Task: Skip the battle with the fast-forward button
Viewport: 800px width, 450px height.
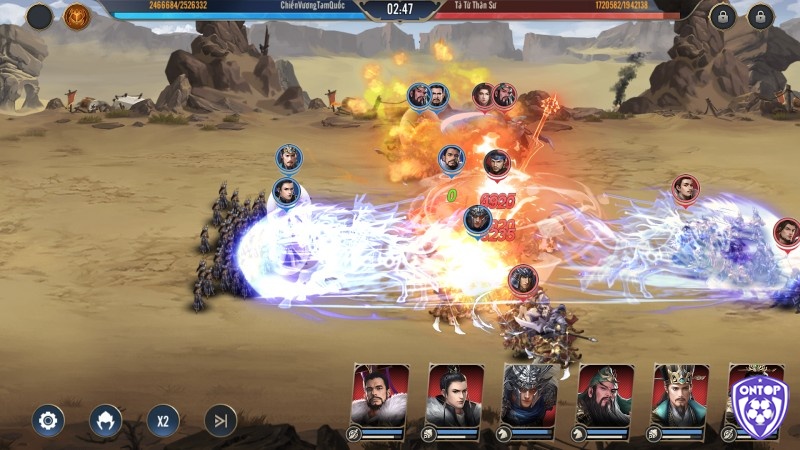Action: pyautogui.click(x=220, y=420)
